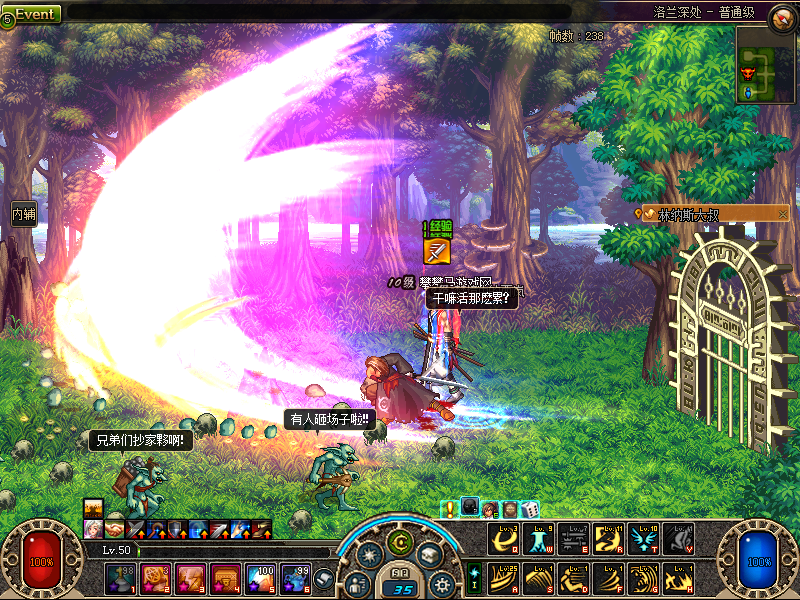Viewport: 800px width, 600px height.
Task: Click the scroll icon beside the item slots
Action: (x=323, y=577)
